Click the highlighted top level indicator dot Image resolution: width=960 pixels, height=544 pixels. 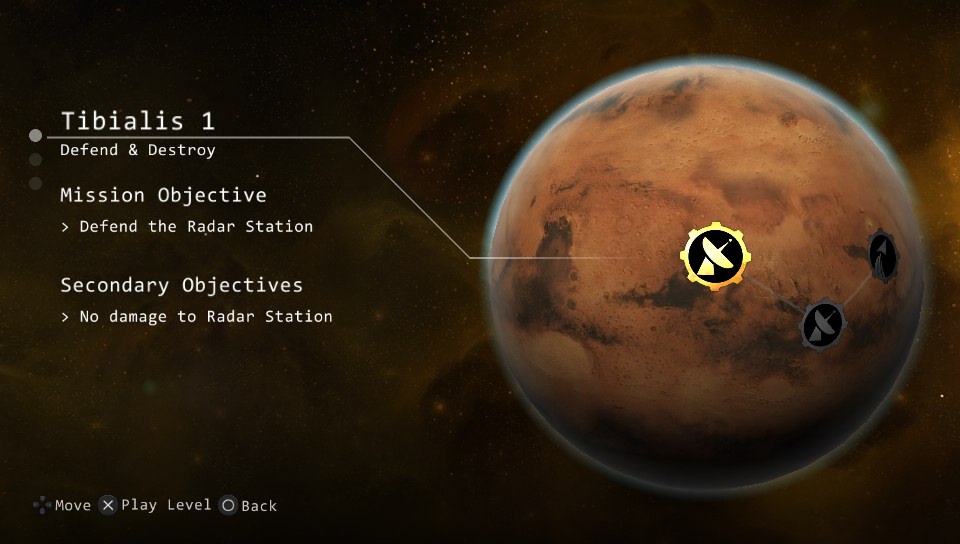(x=36, y=135)
